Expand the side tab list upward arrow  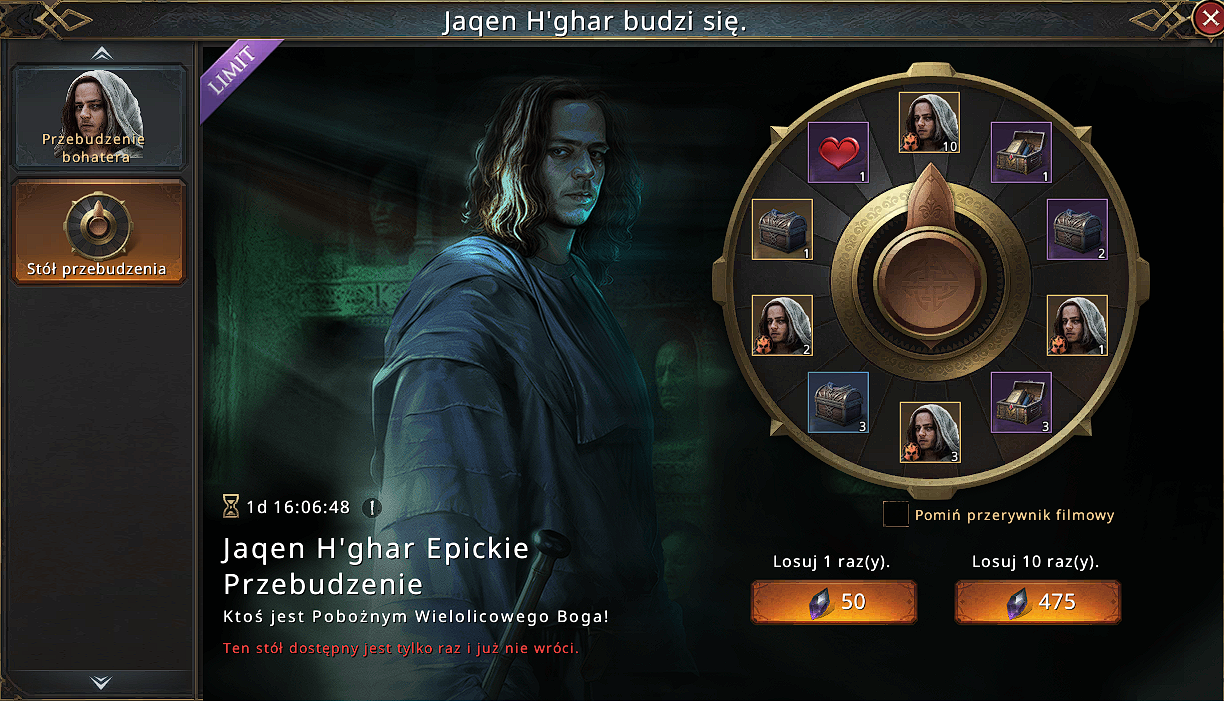click(100, 52)
